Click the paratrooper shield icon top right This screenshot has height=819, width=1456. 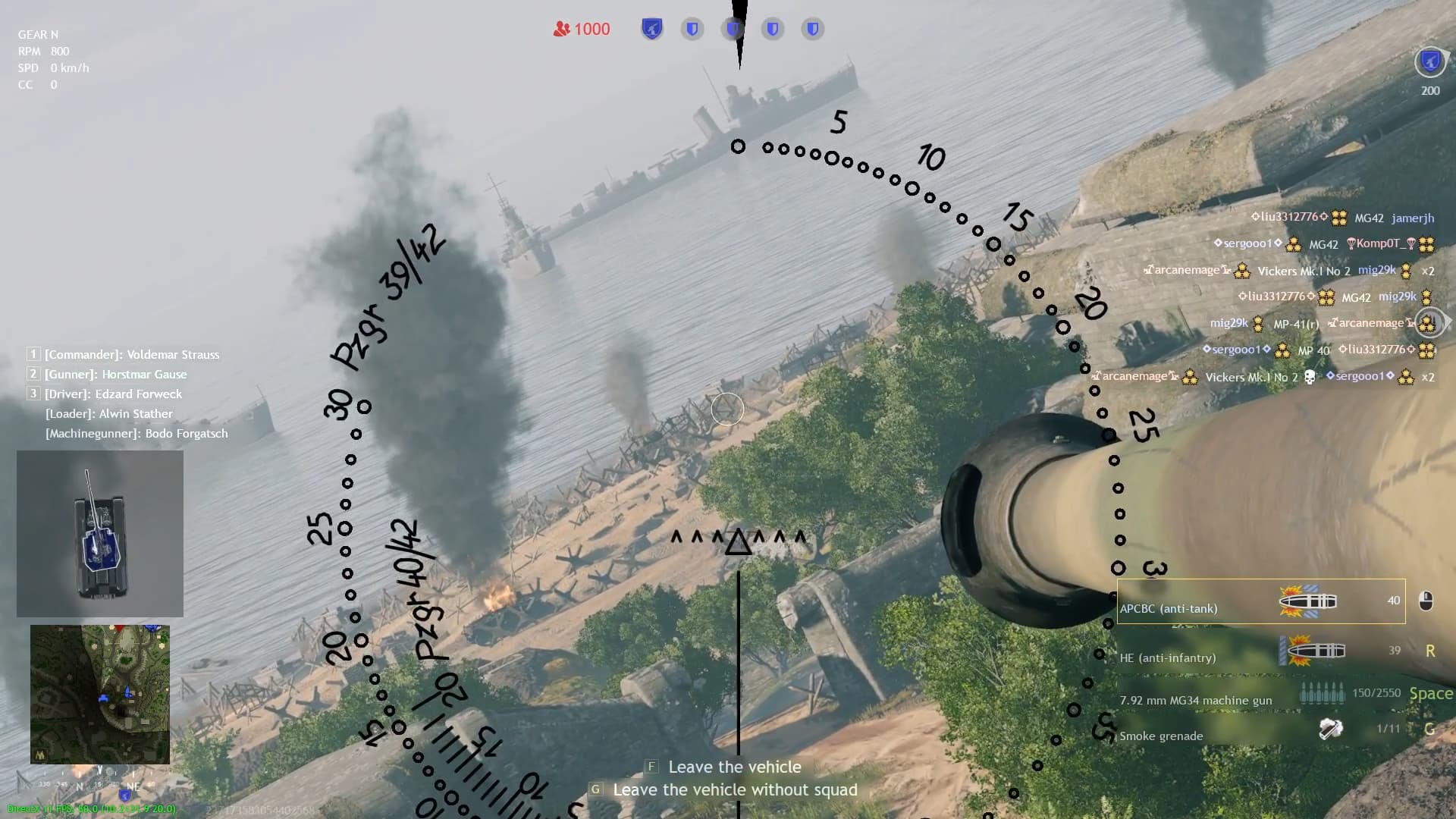(1429, 61)
